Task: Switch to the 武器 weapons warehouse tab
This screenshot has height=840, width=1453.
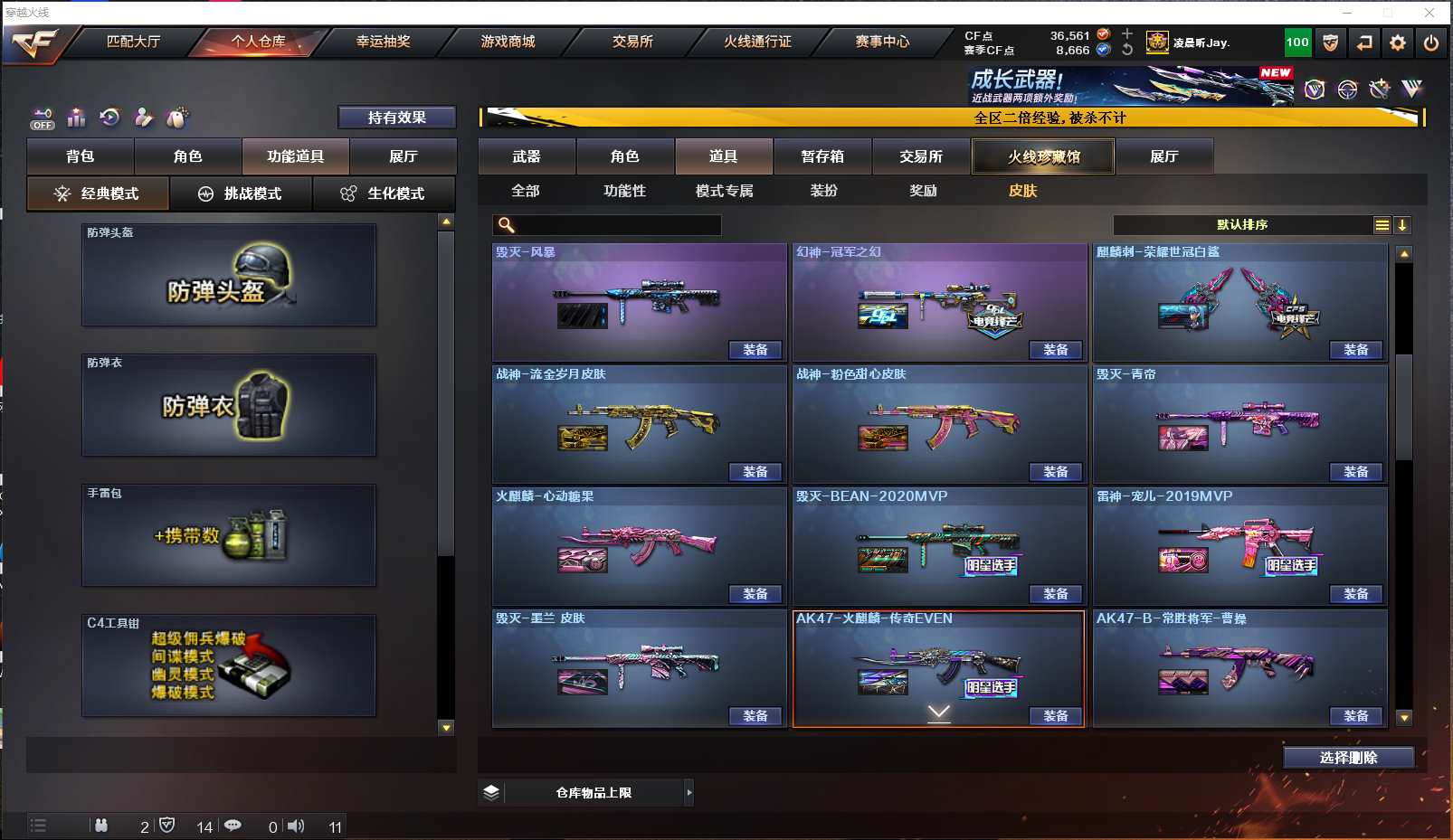Action: point(527,156)
